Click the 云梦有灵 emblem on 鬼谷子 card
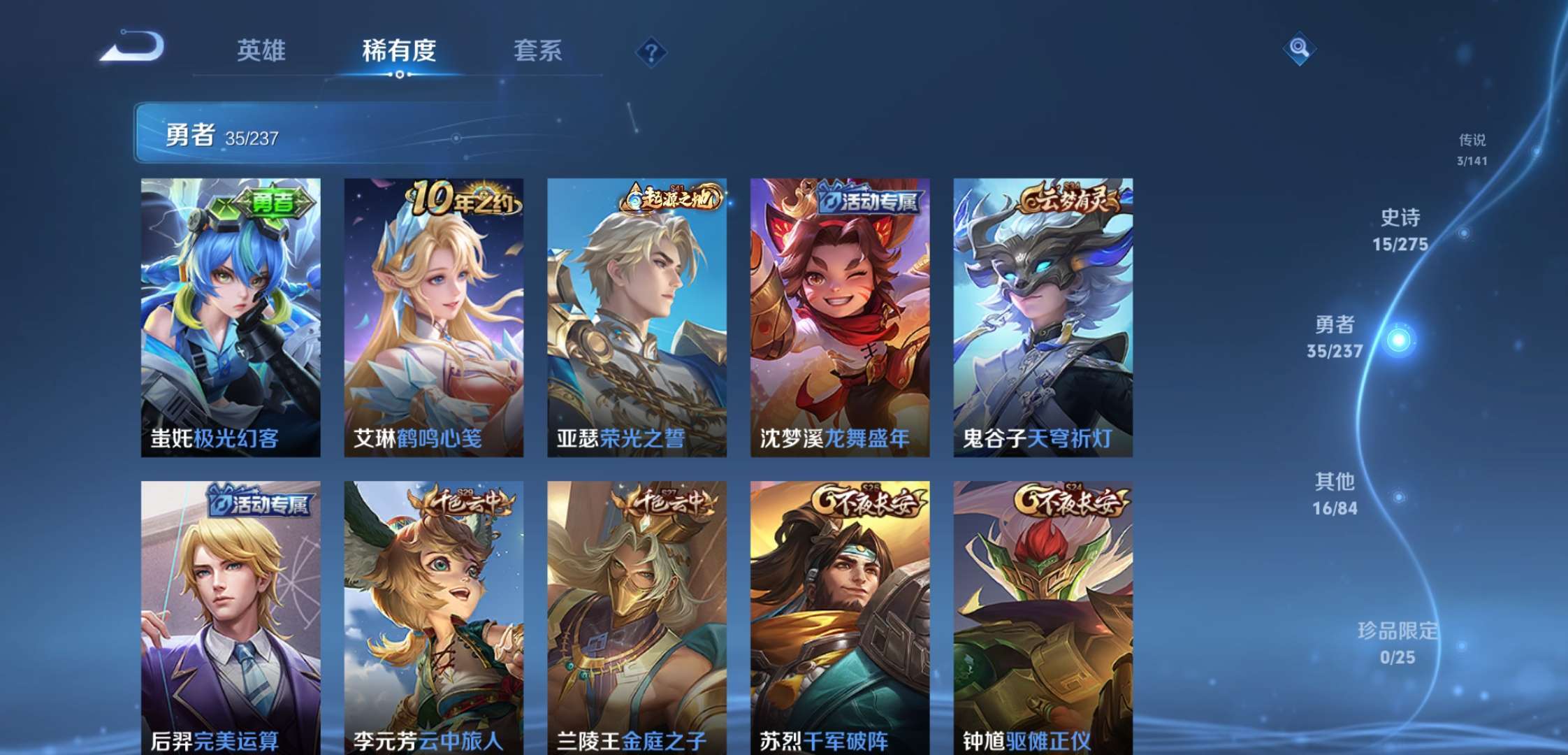 1070,201
